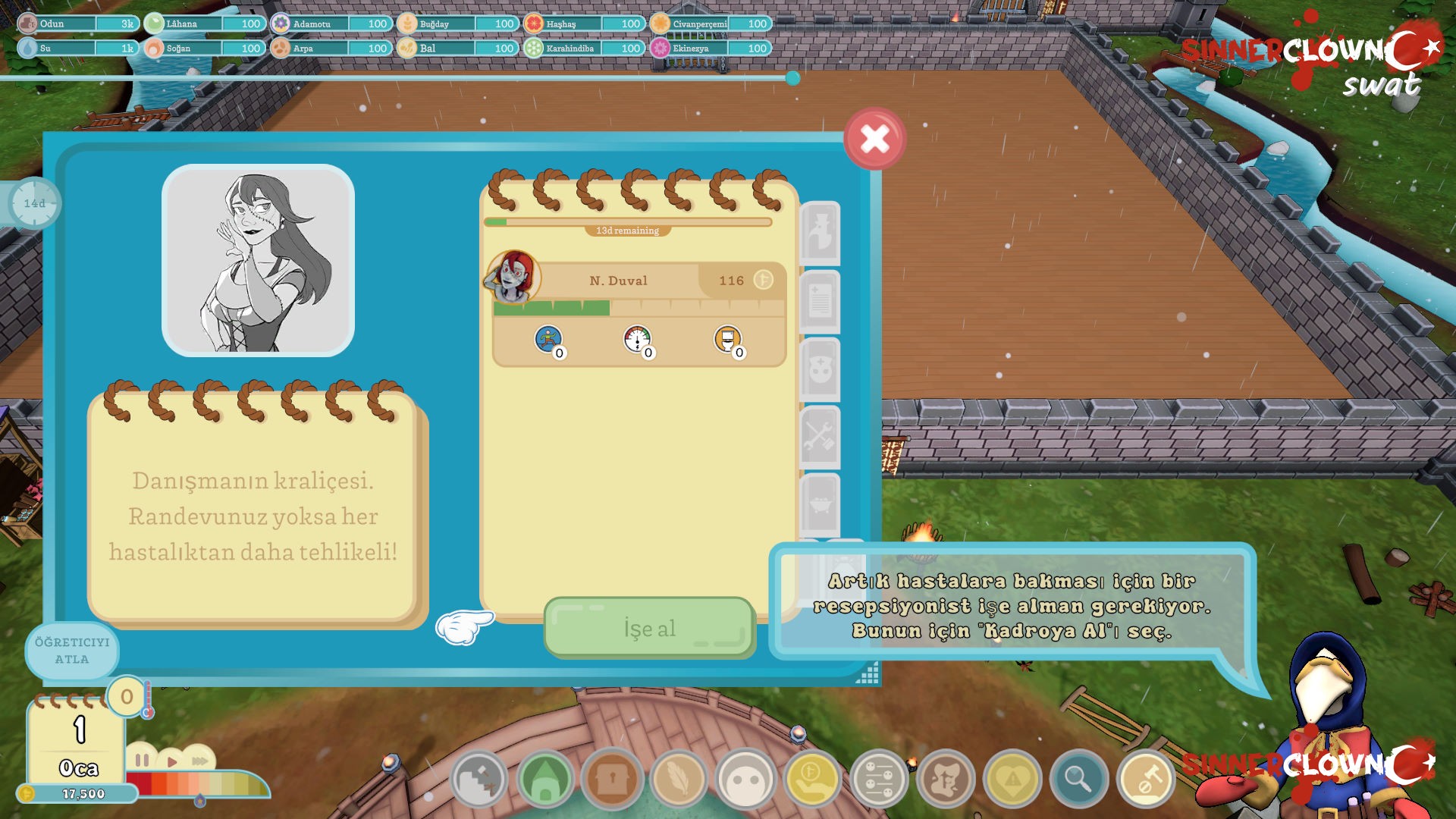Open the plague doctor staff tab

(820, 232)
